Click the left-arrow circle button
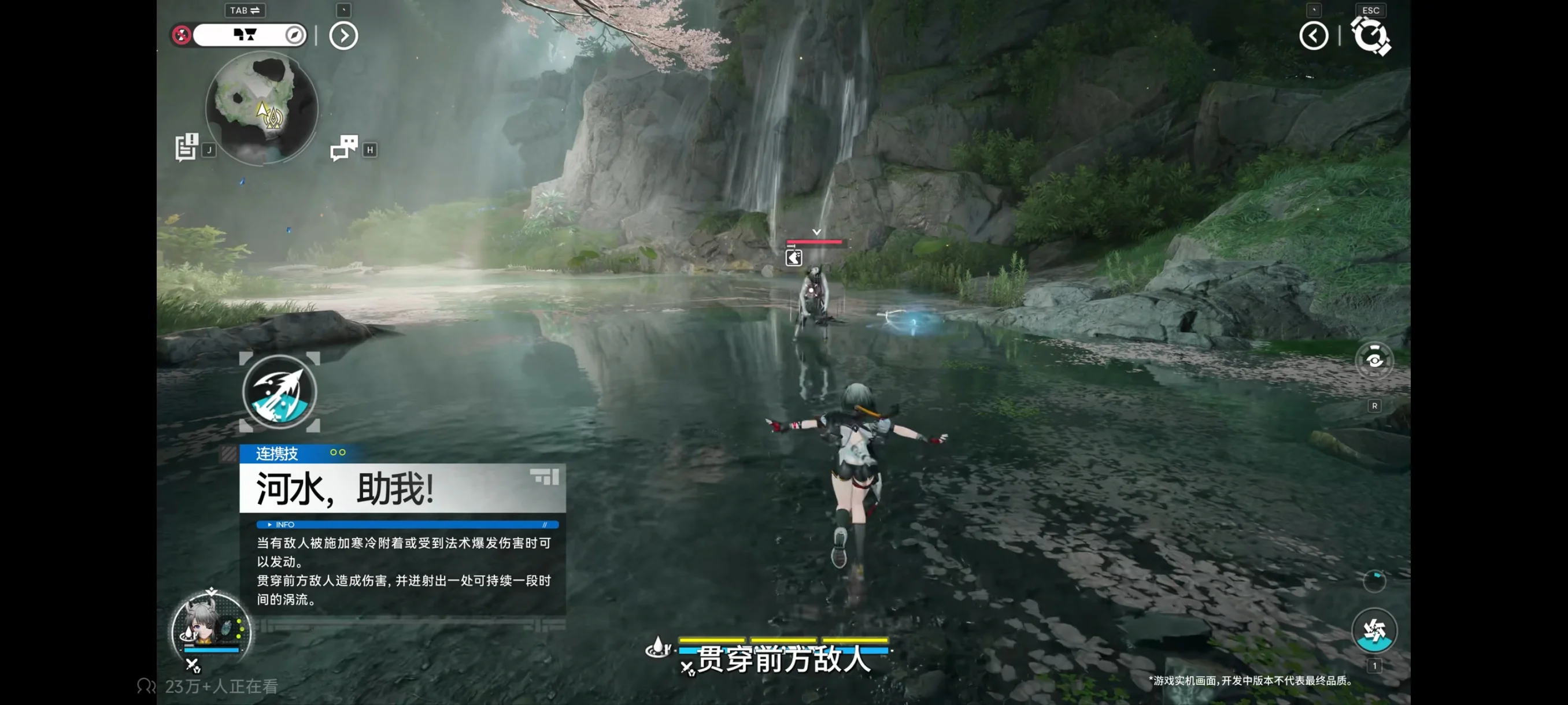Image resolution: width=1568 pixels, height=705 pixels. coord(1313,36)
